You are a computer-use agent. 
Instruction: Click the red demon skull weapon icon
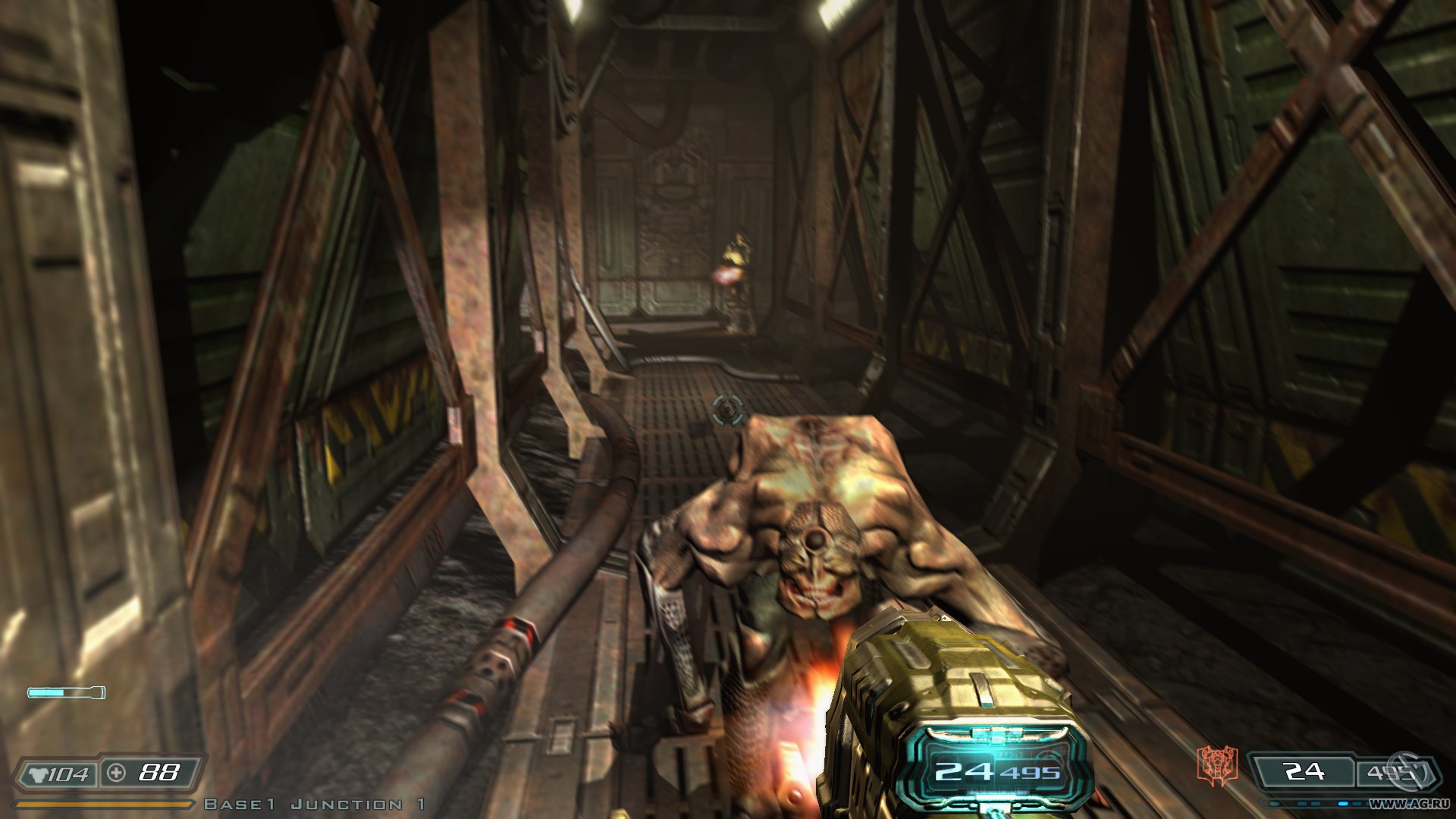[1216, 764]
